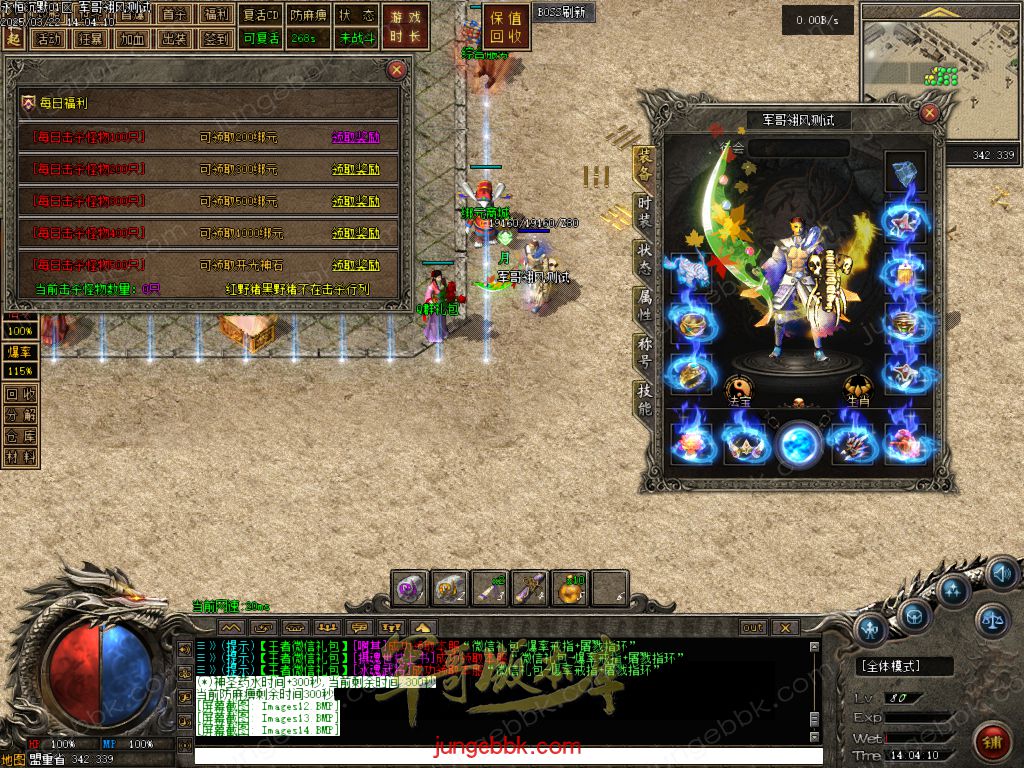Open the 保值回收 recycle button

coord(507,28)
